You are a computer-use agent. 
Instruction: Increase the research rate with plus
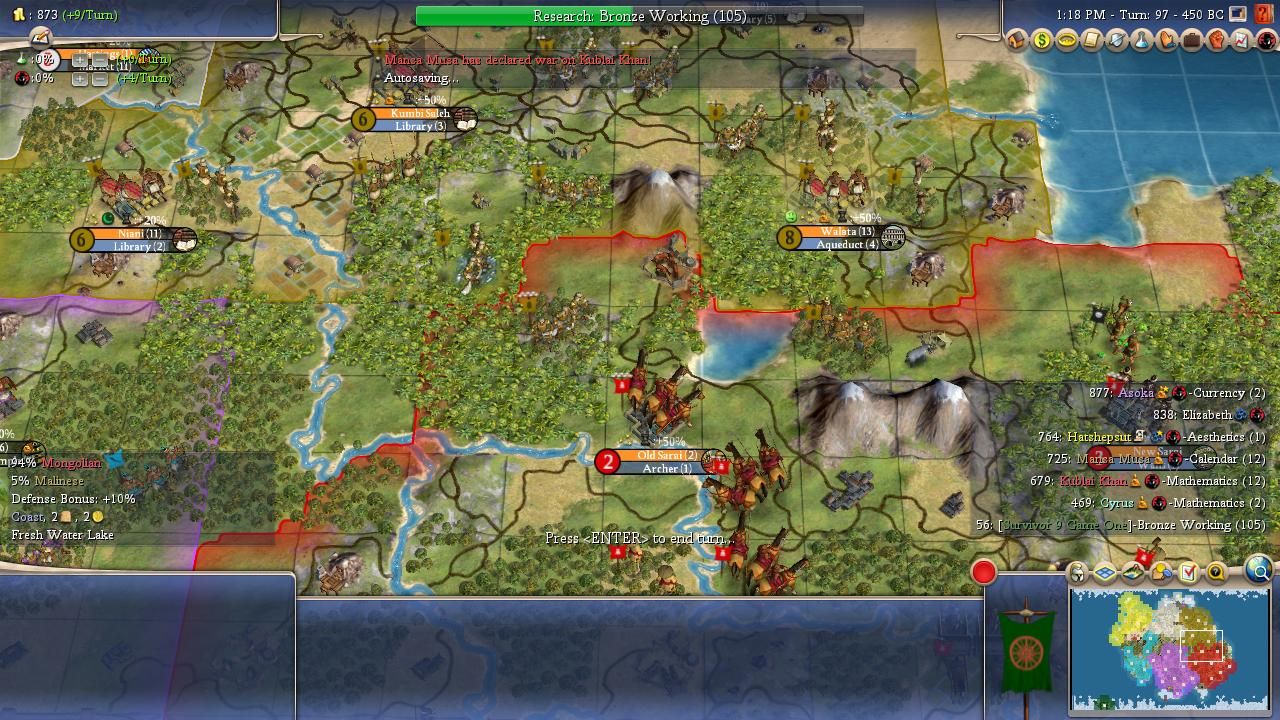coord(80,60)
